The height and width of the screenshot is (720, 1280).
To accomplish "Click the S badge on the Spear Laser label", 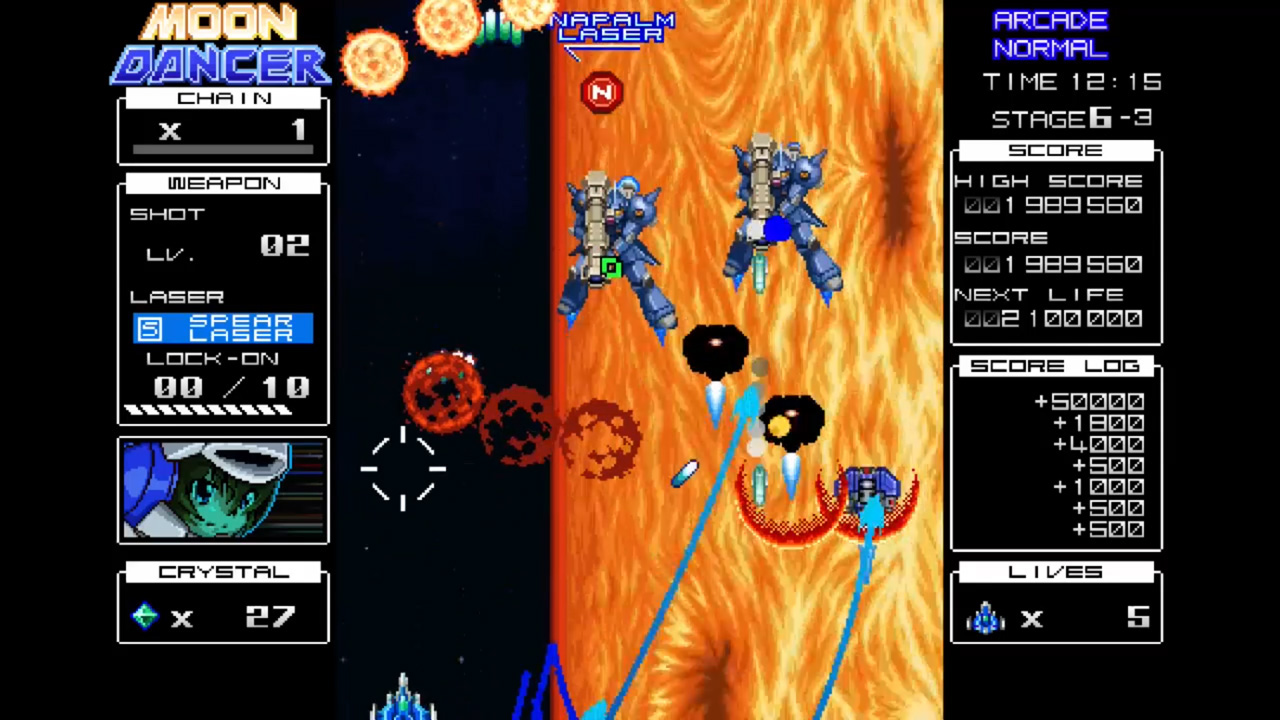I will [x=148, y=328].
